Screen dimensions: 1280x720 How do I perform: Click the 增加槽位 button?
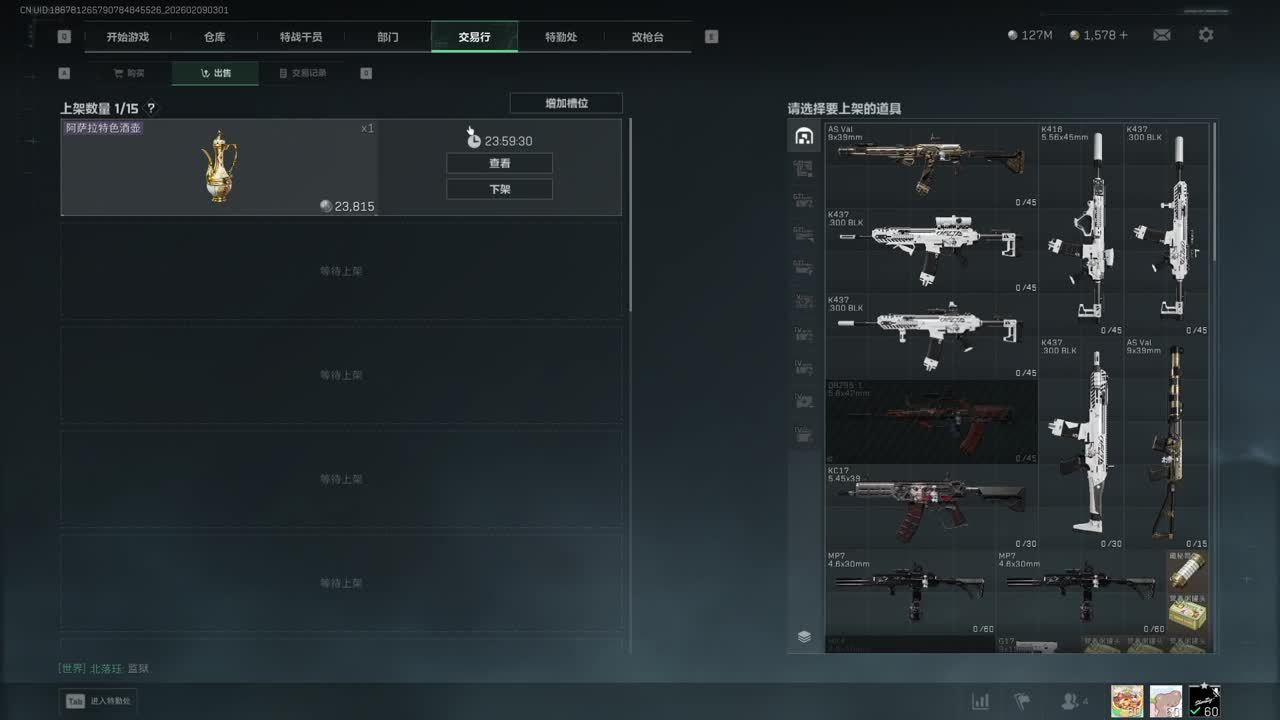(x=566, y=103)
